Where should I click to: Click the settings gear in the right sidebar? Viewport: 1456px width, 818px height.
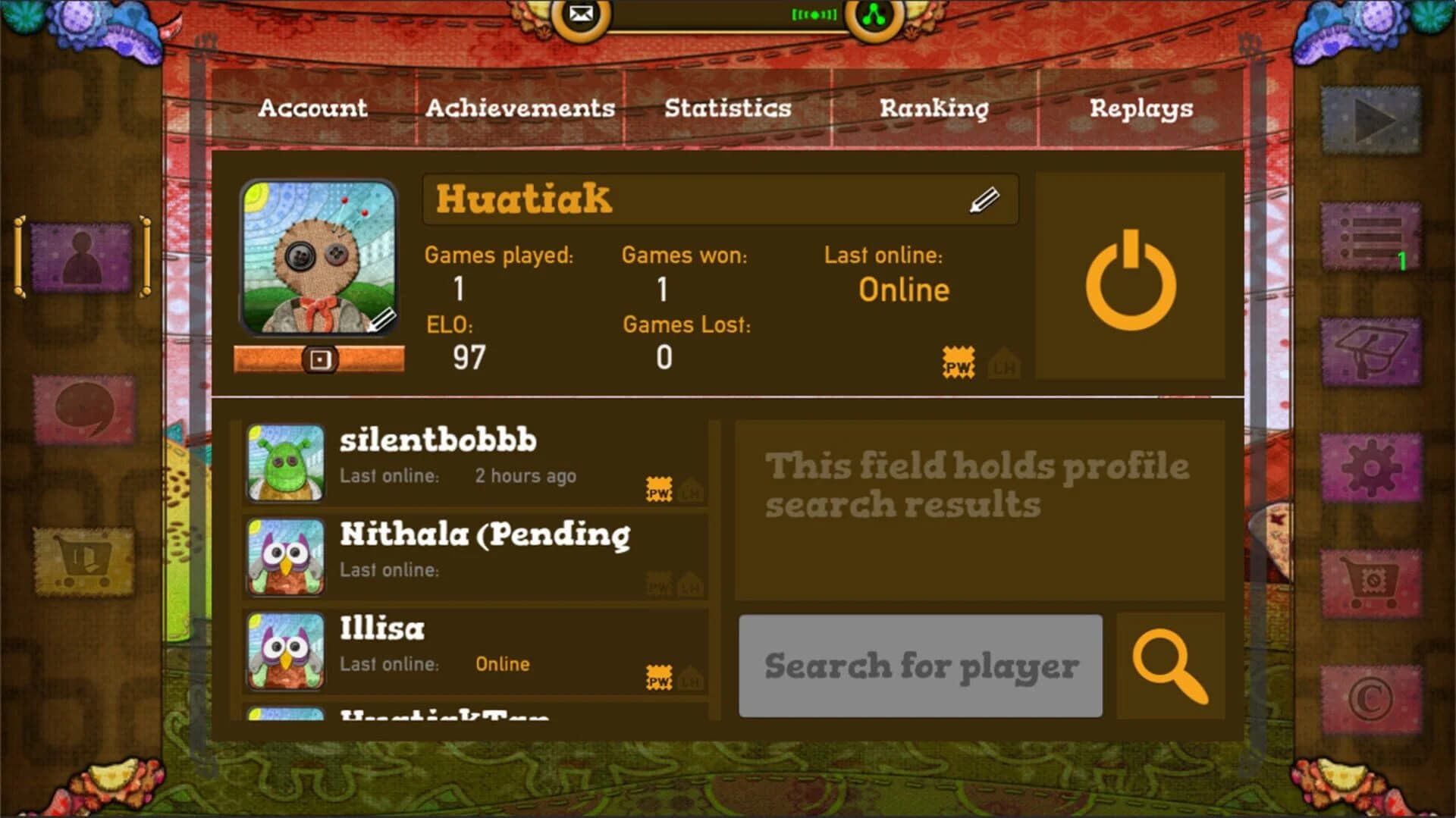point(1372,468)
